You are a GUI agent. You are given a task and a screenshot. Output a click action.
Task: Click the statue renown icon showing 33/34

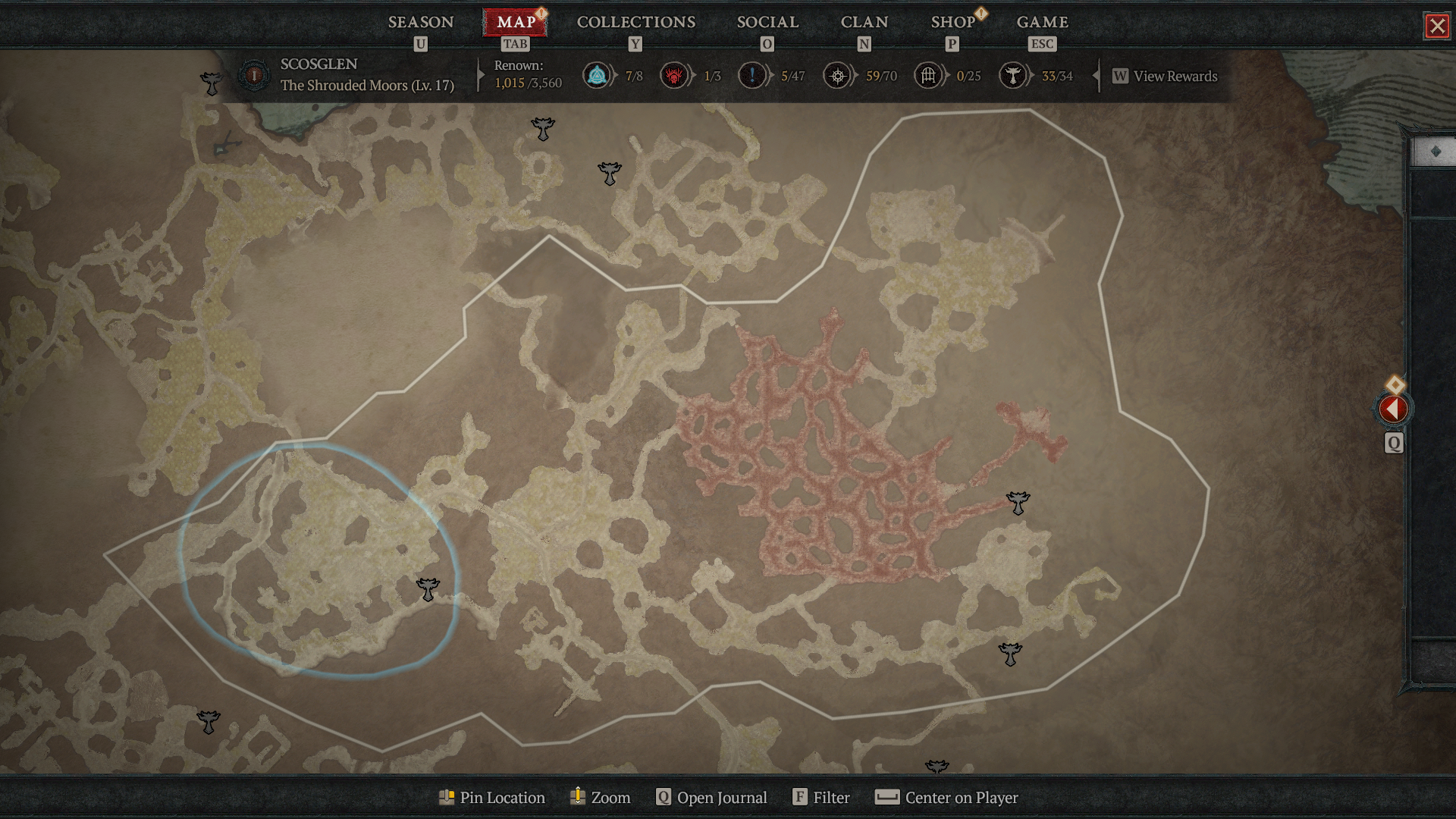(x=1013, y=76)
